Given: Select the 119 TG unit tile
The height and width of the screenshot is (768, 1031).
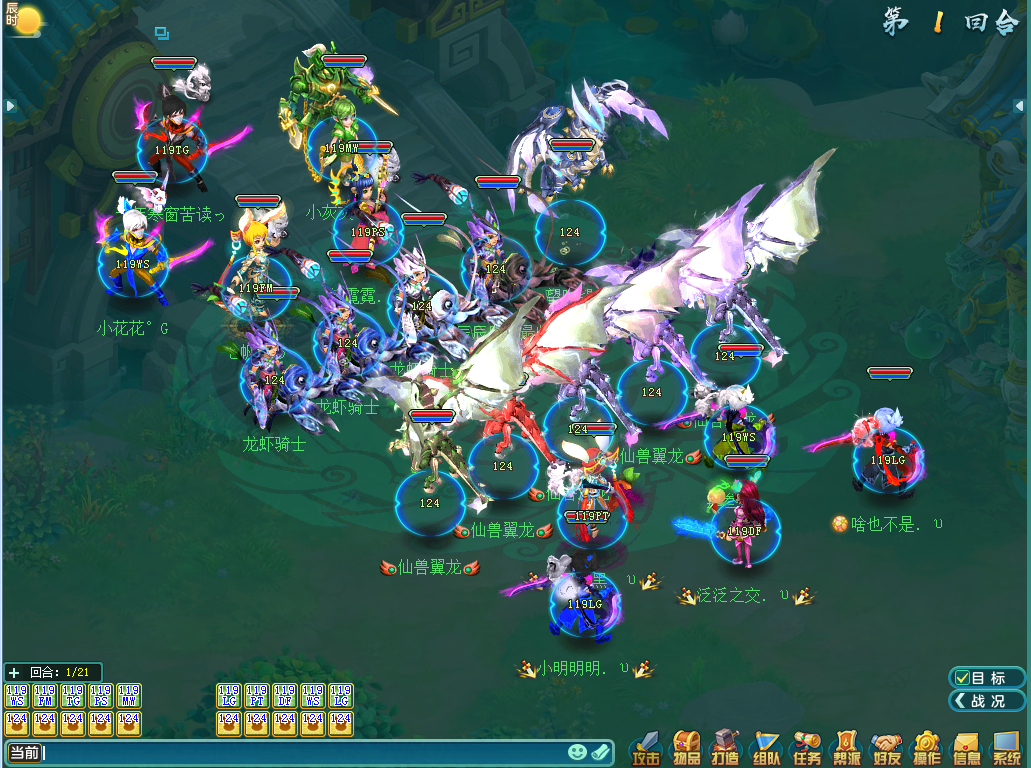Looking at the screenshot, I should point(73,695).
